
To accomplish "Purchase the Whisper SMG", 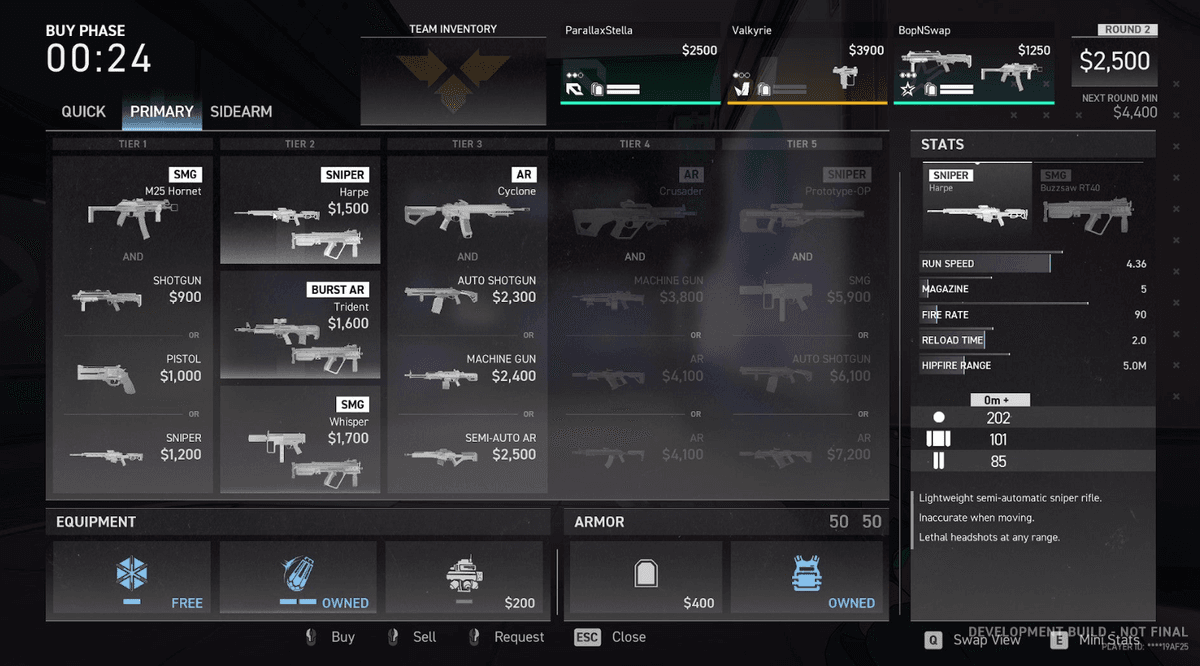I will point(300,440).
